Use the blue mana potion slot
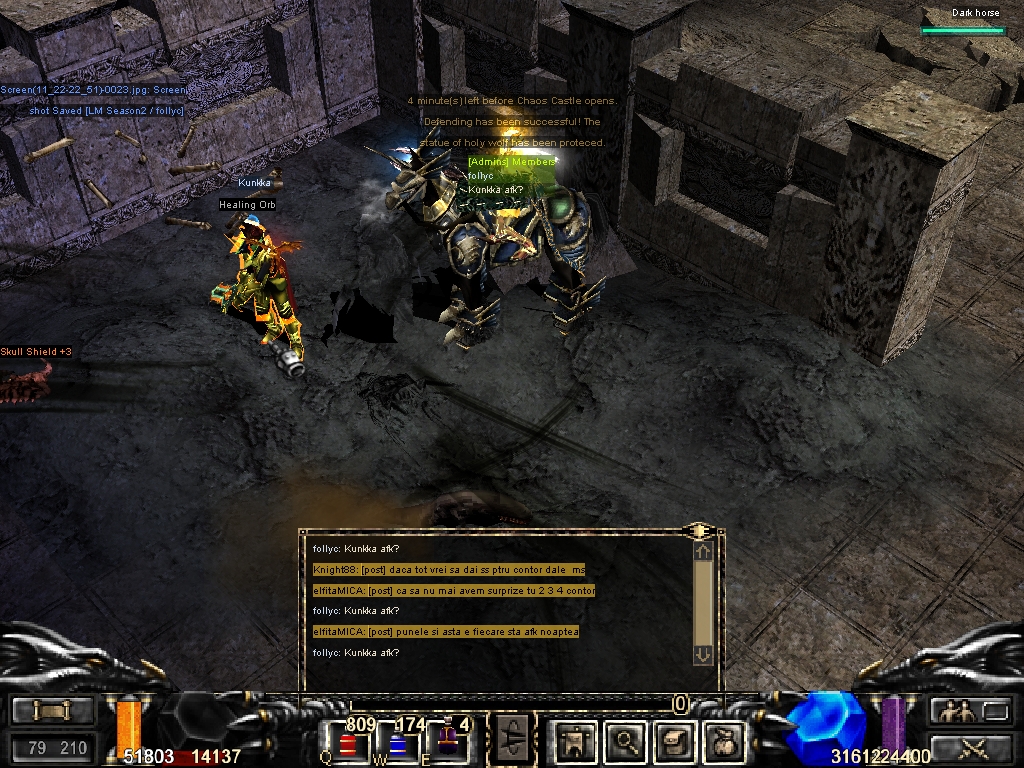The width and height of the screenshot is (1024, 768). pyautogui.click(x=397, y=742)
